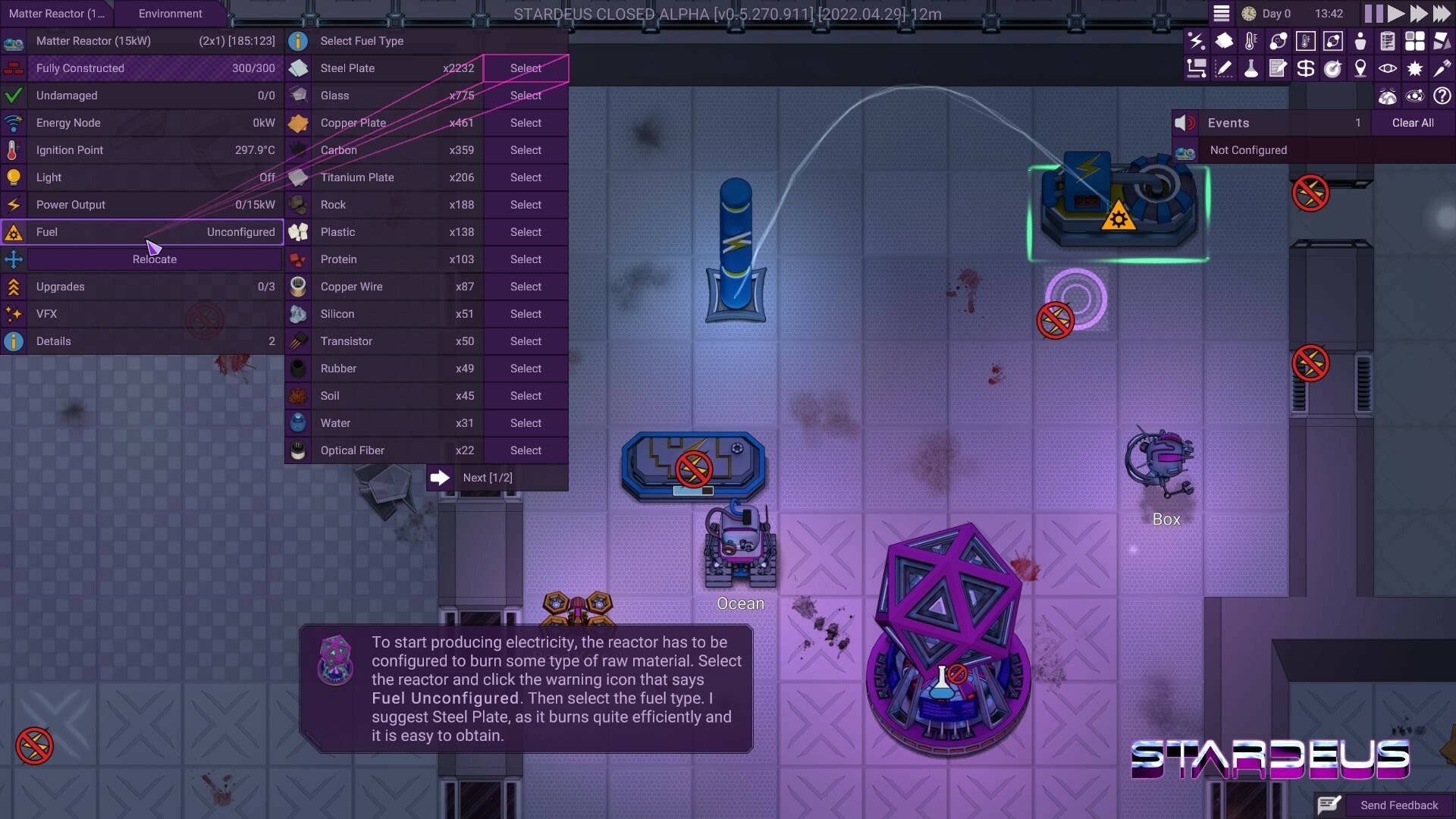Click the eye visibility overlay toggle
The image size is (1456, 819).
pos(1388,68)
